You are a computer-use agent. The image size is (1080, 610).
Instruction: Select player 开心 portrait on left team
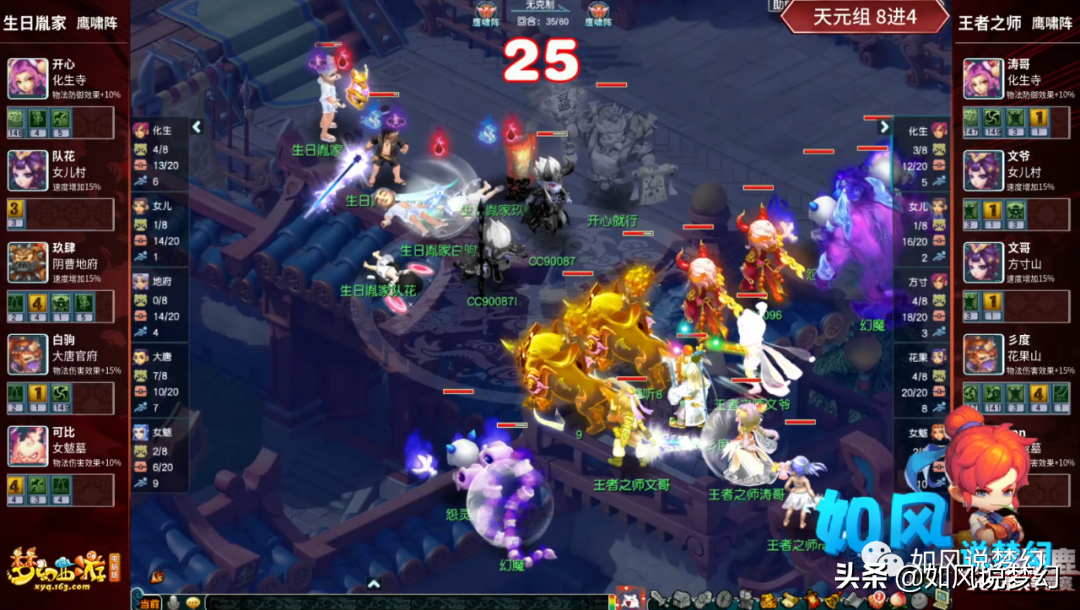[x=27, y=78]
